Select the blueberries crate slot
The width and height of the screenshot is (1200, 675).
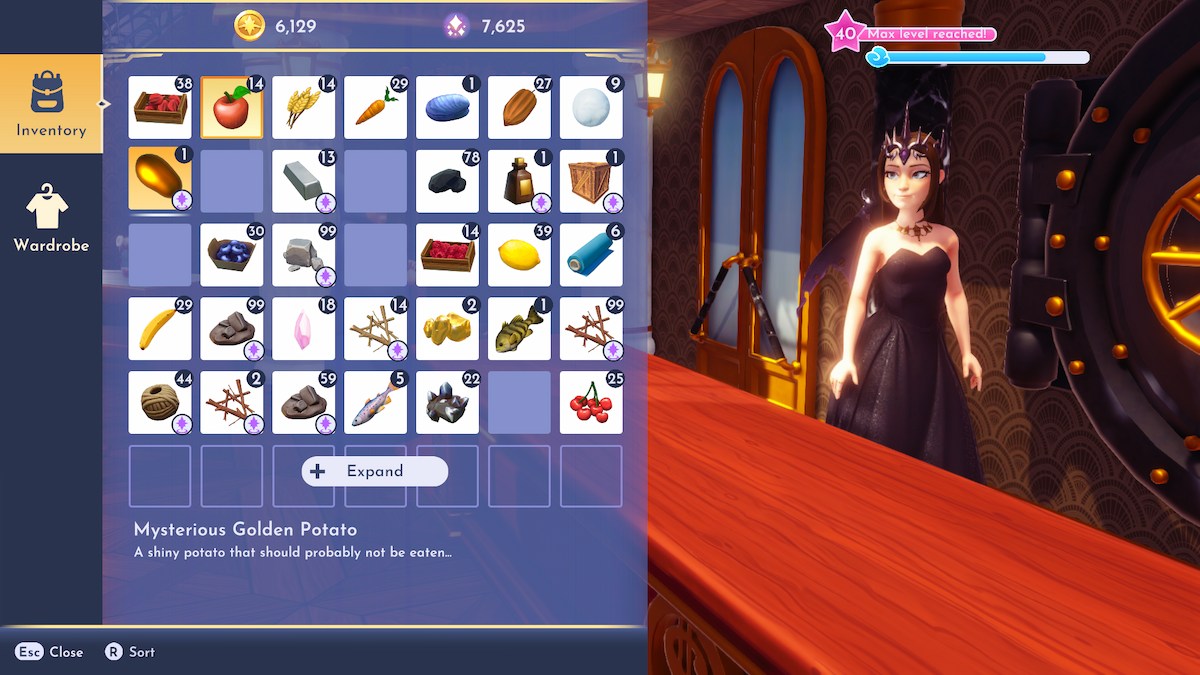[232, 255]
